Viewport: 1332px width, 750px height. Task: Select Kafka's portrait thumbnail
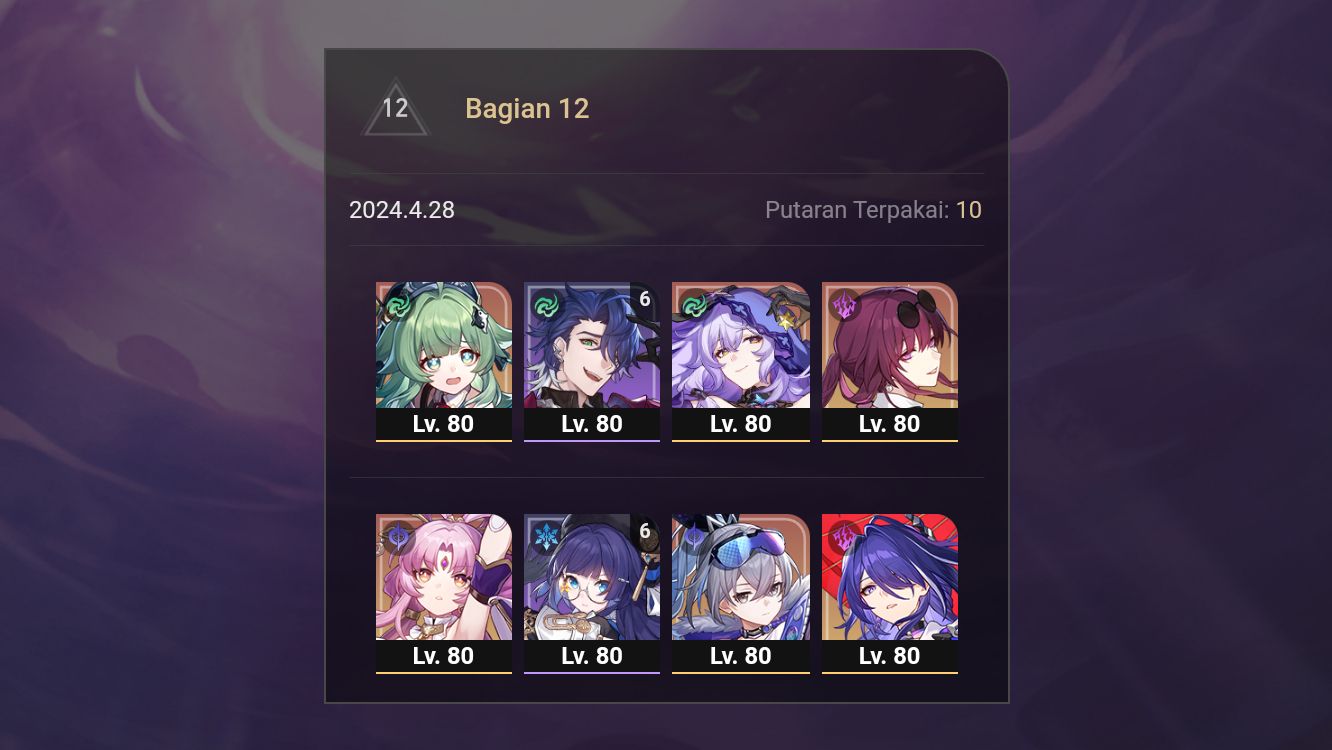890,345
